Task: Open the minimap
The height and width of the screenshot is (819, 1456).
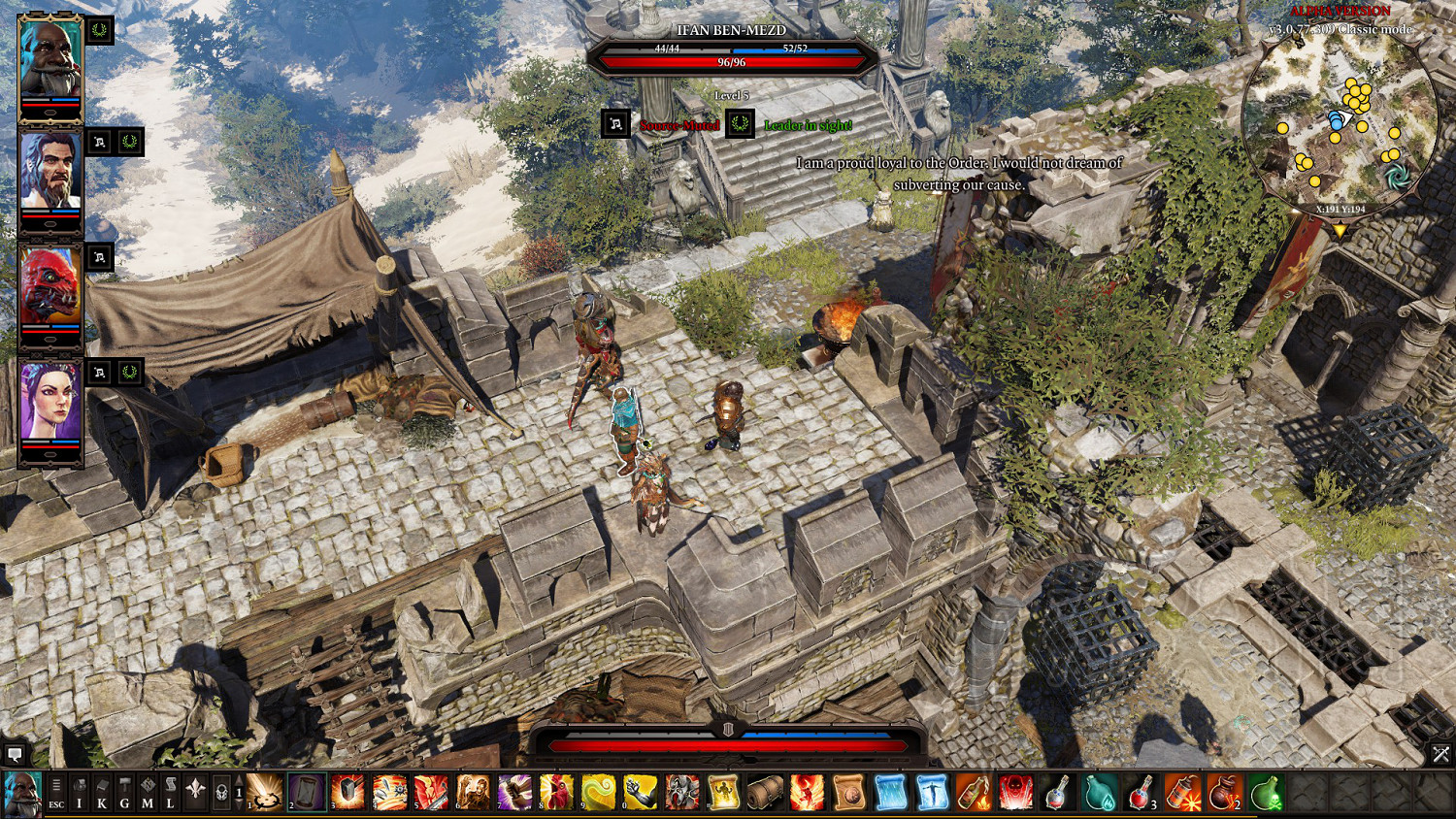Action: pos(1340,121)
